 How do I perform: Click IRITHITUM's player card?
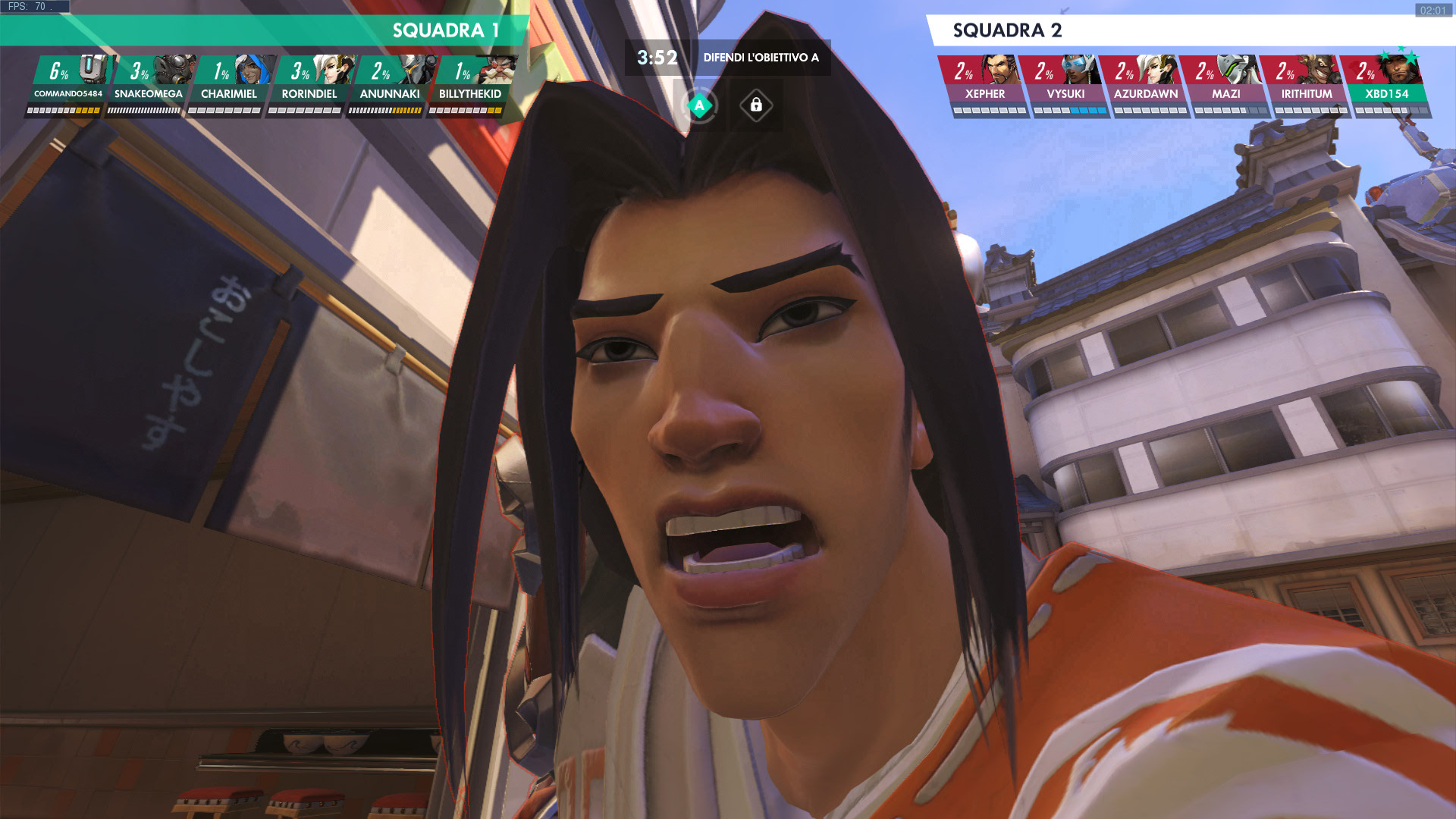pyautogui.click(x=1307, y=83)
